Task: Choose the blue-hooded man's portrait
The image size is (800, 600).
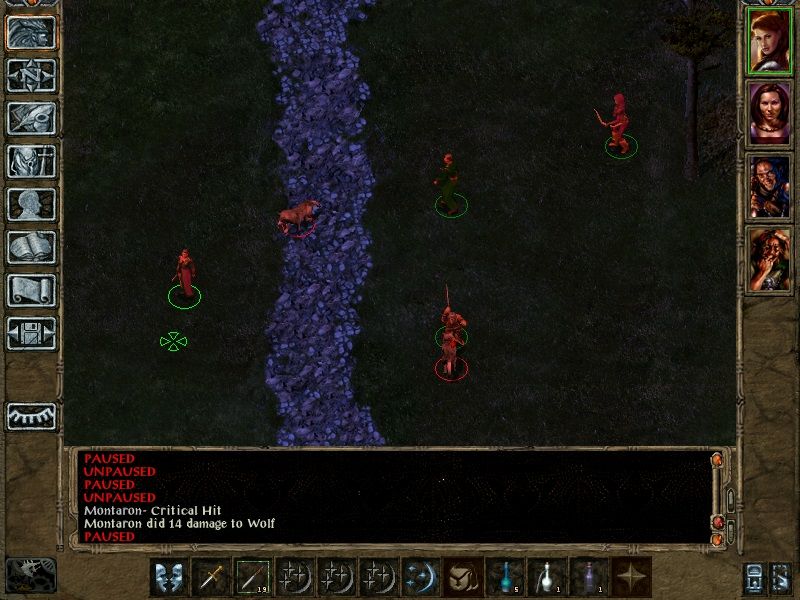Action: (769, 186)
